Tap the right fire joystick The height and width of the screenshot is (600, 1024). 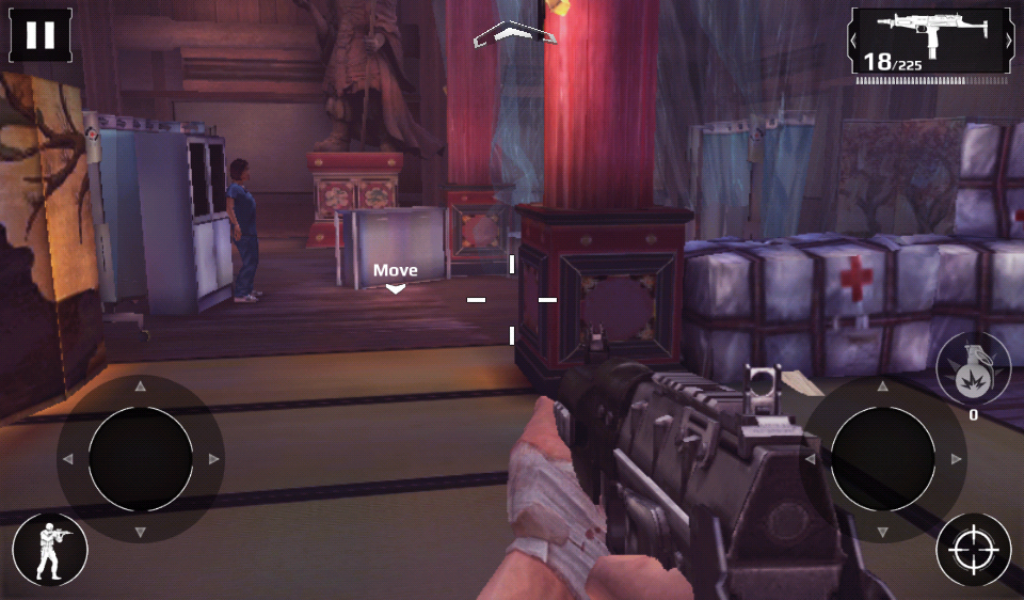883,459
